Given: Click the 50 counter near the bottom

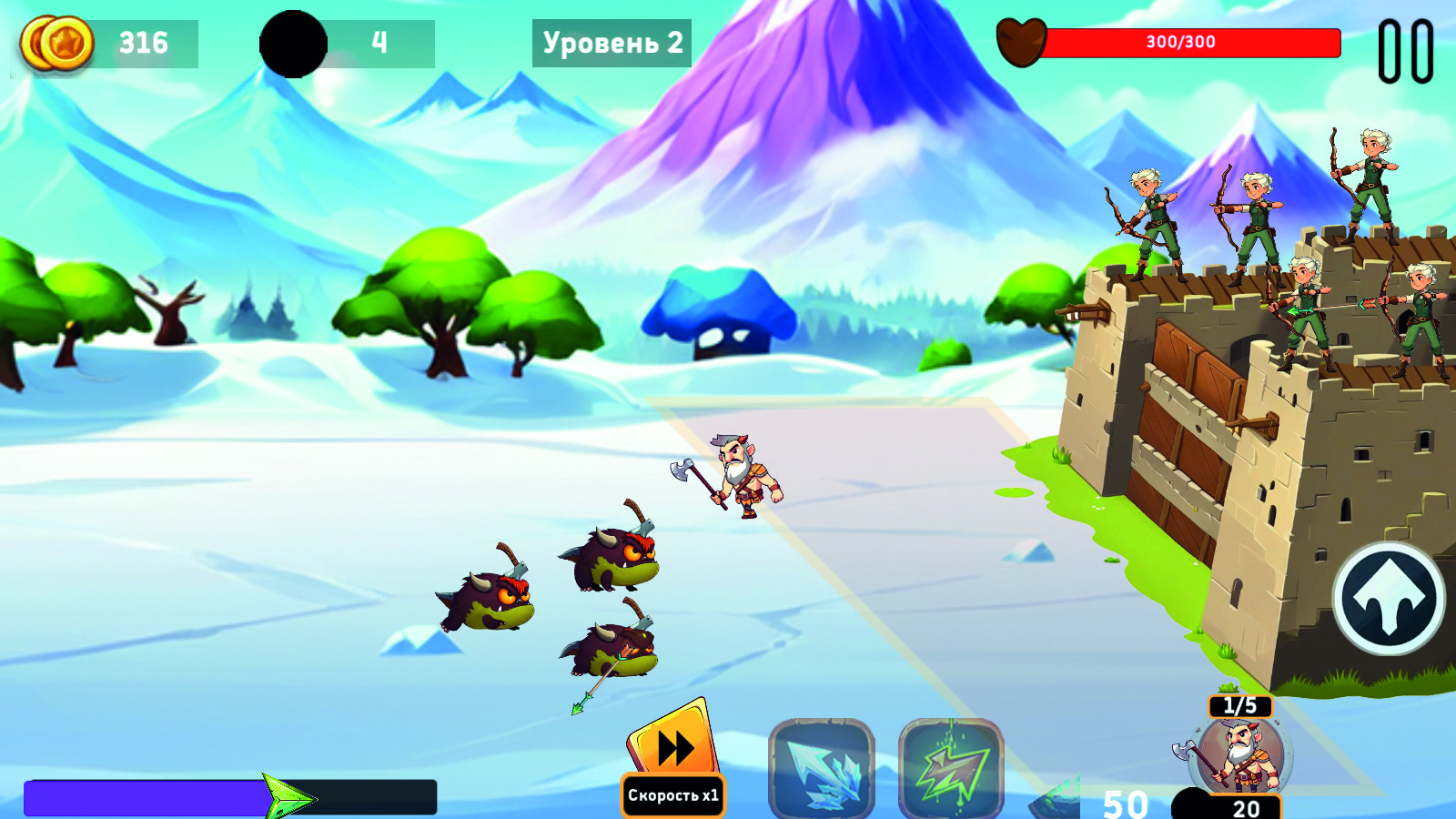Looking at the screenshot, I should [x=1124, y=804].
